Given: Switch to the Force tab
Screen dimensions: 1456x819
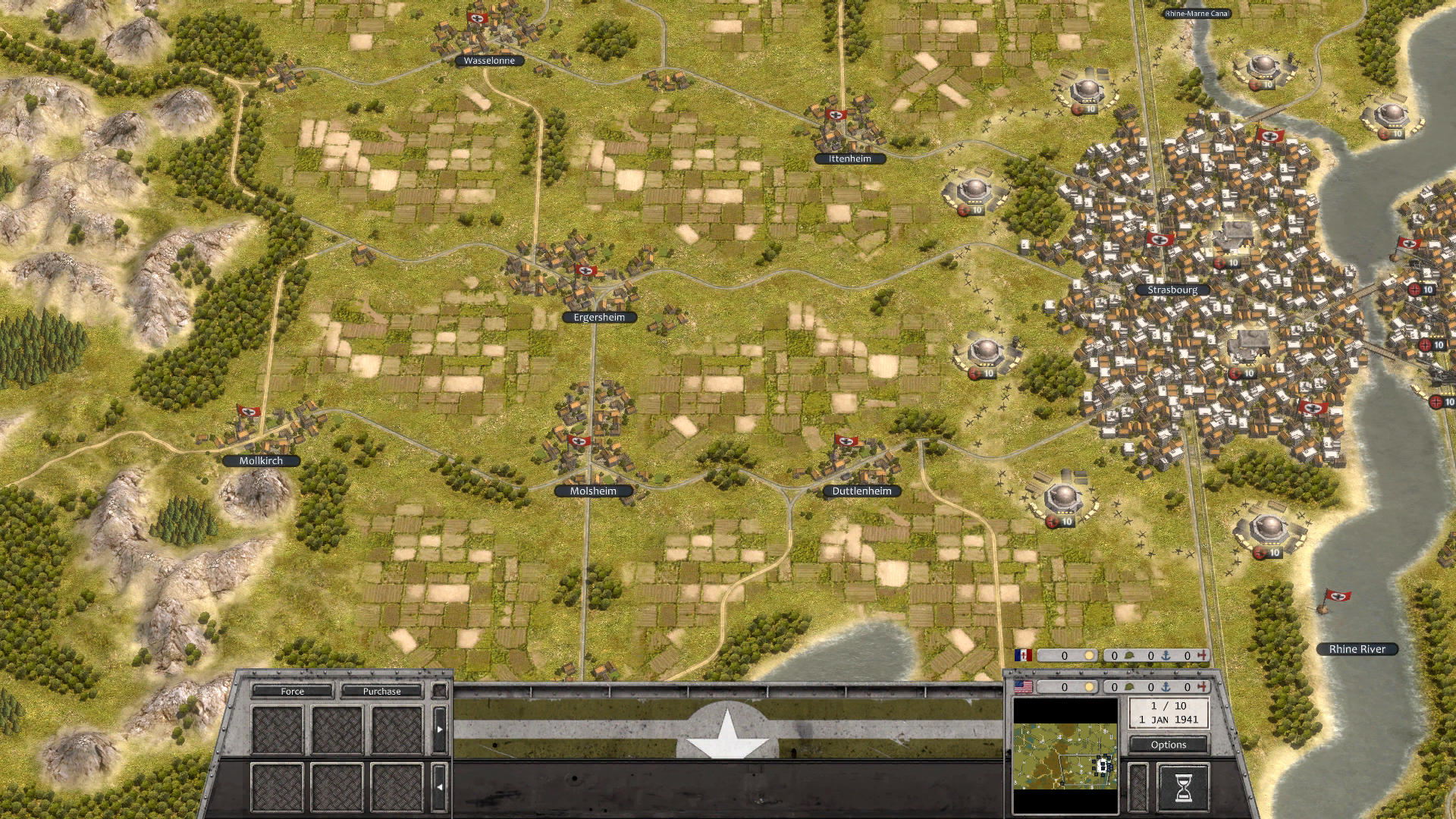Looking at the screenshot, I should (x=292, y=692).
